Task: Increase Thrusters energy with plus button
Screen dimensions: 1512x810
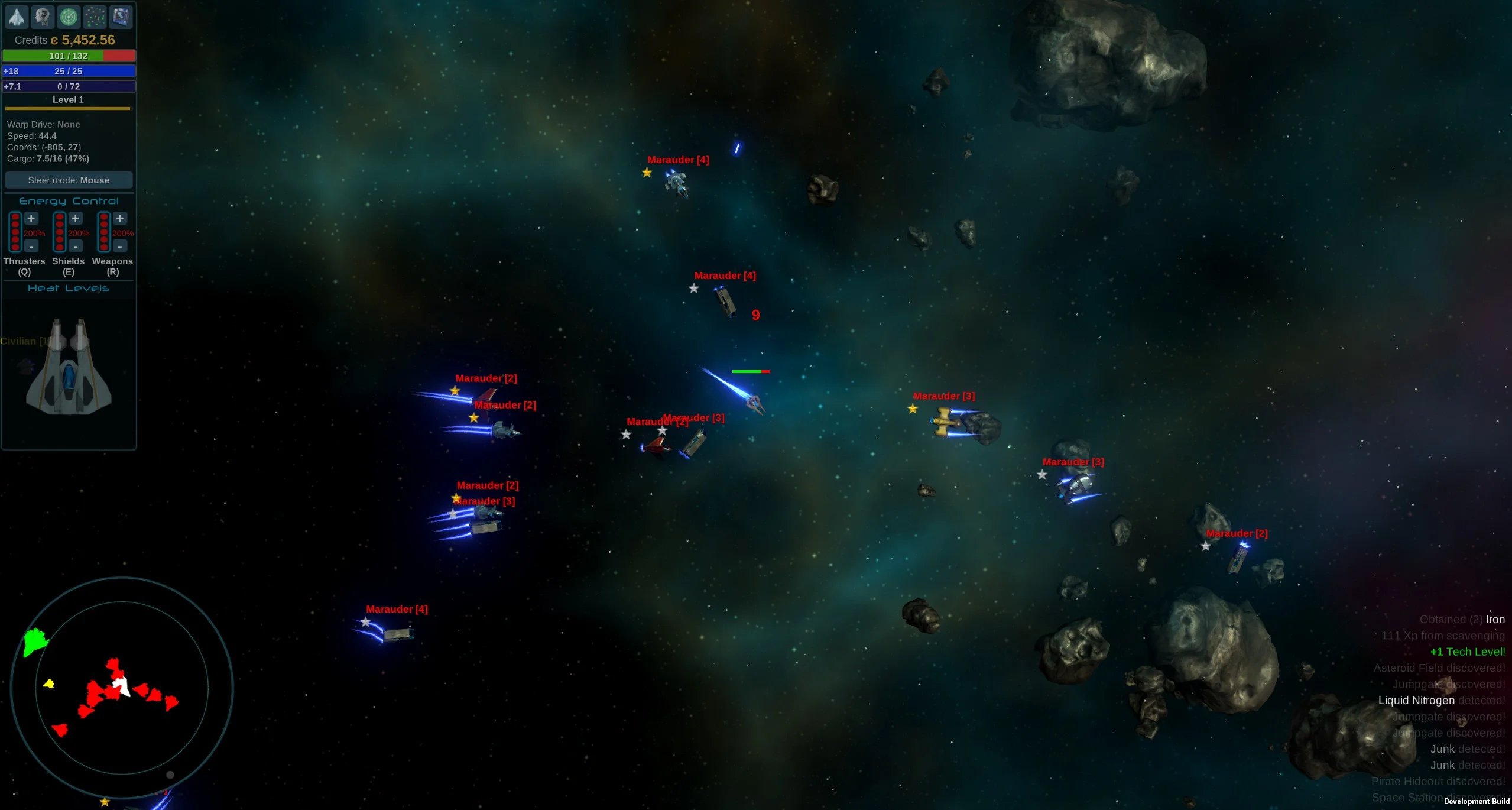Action: click(x=31, y=219)
